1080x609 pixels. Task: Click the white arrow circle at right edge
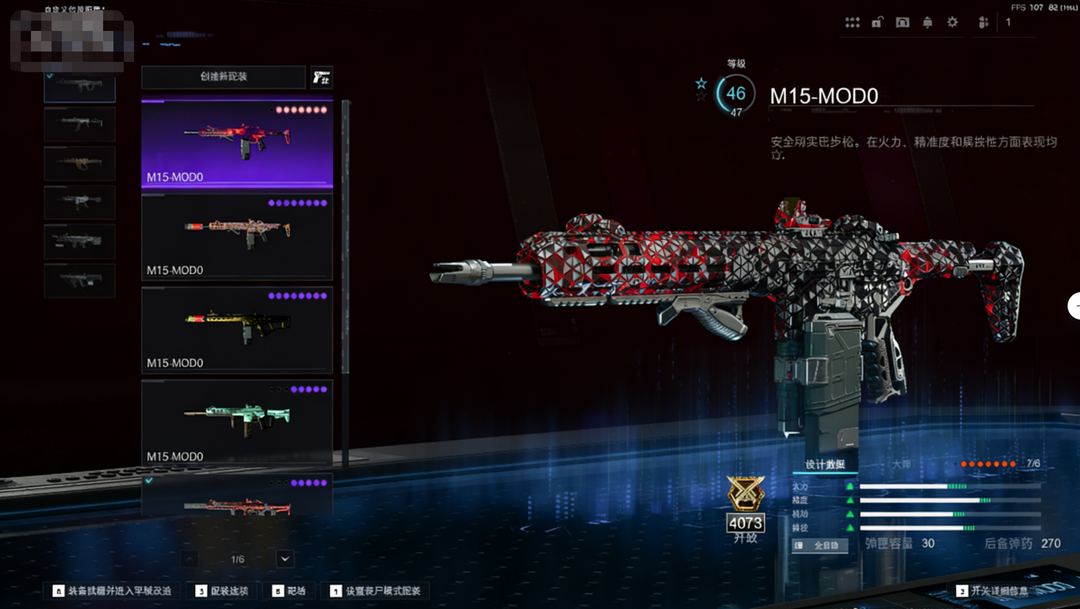[1074, 306]
